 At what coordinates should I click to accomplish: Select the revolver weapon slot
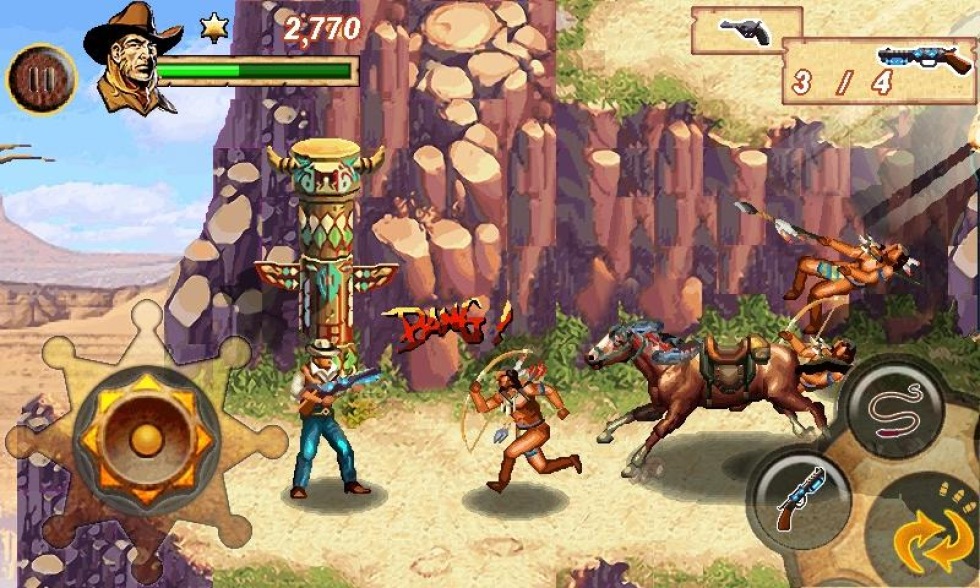[746, 31]
